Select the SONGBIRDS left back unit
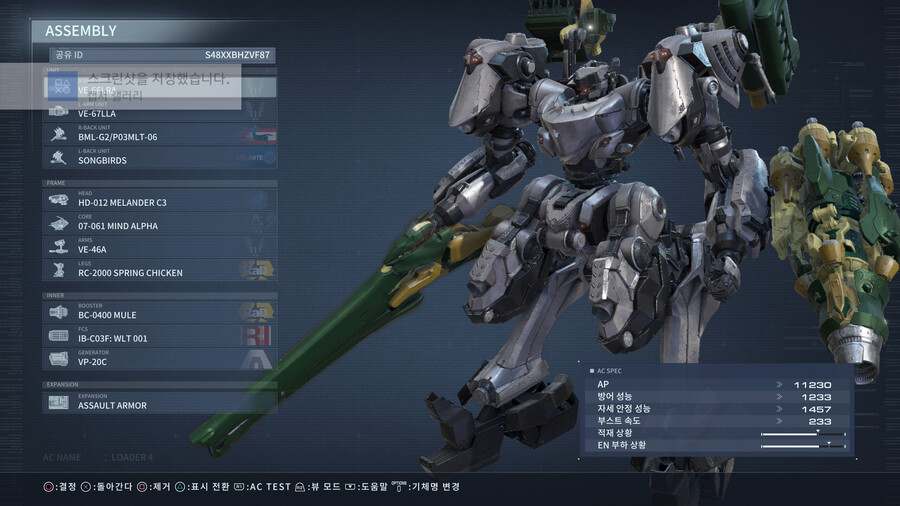Viewport: 900px width, 506px height. 160,158
